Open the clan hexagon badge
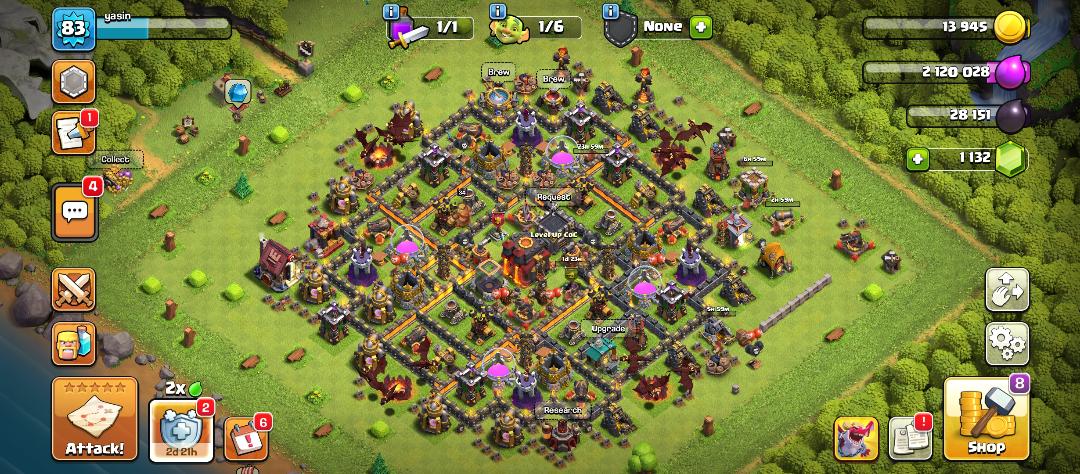 (x=74, y=81)
